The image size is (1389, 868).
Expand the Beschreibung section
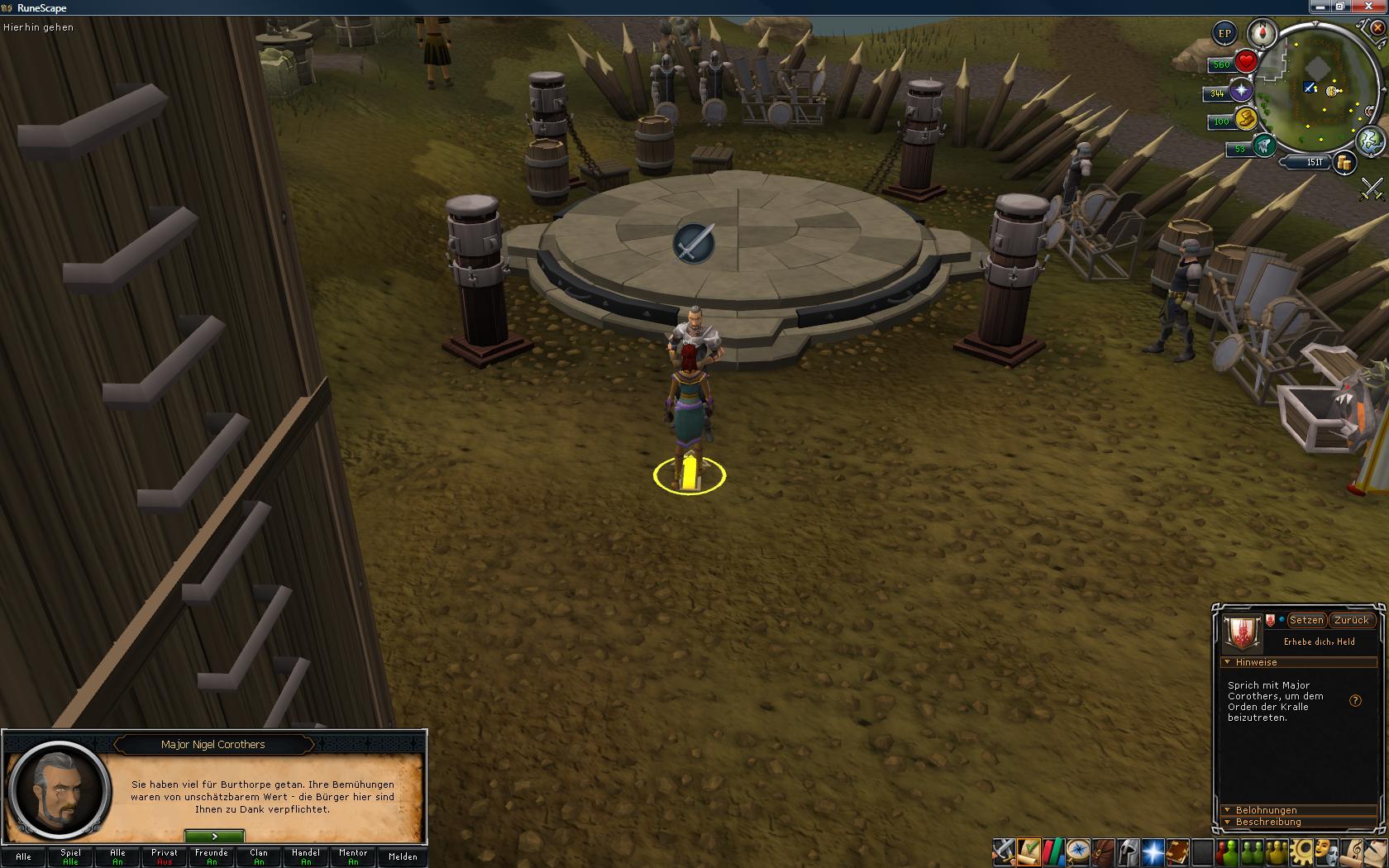coord(1267,822)
